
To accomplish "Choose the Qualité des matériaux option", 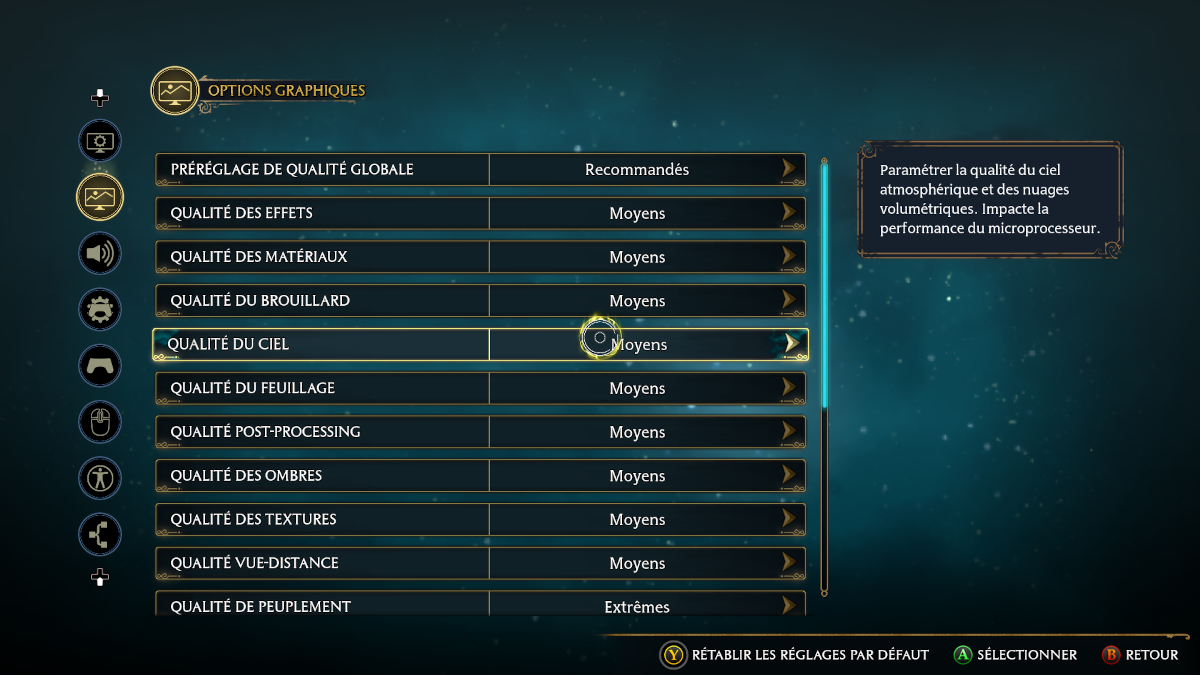I will coord(480,257).
